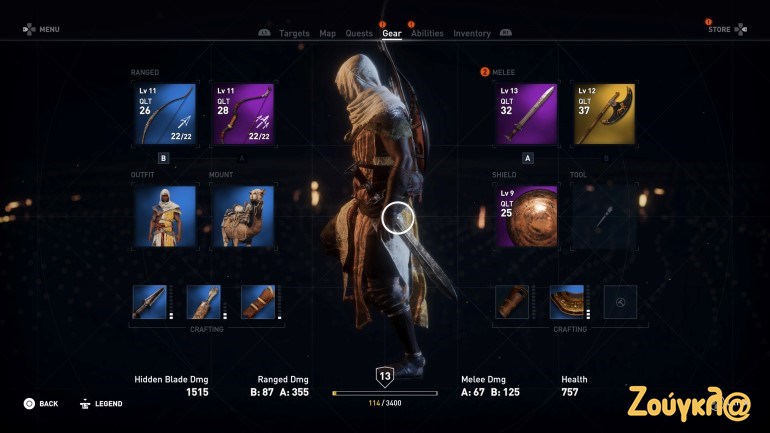Select the hidden blade crafting slot
The image size is (770, 433).
click(150, 302)
